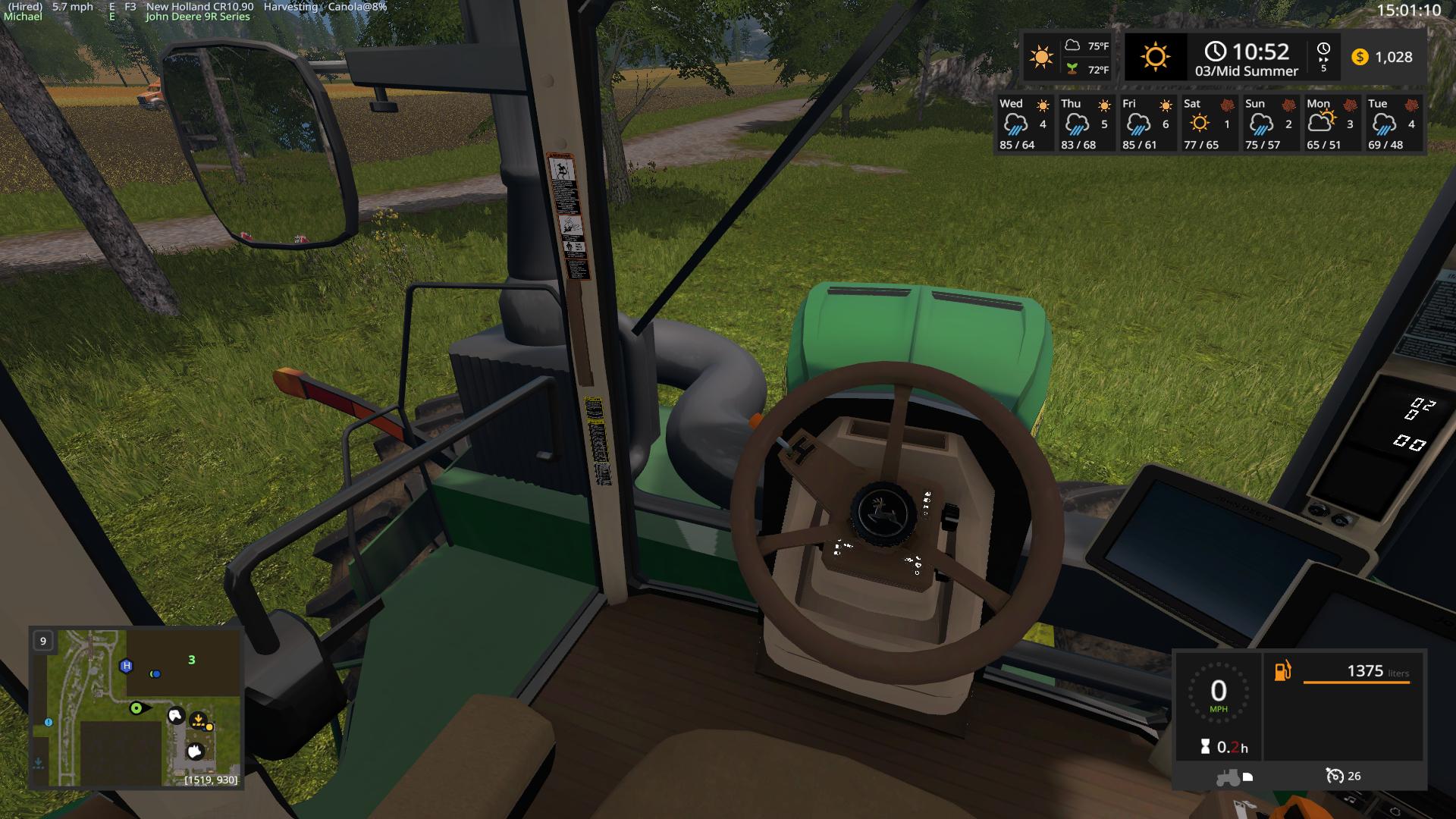Select the green player position marker on minimap
This screenshot has height=819, width=1456.
point(136,708)
